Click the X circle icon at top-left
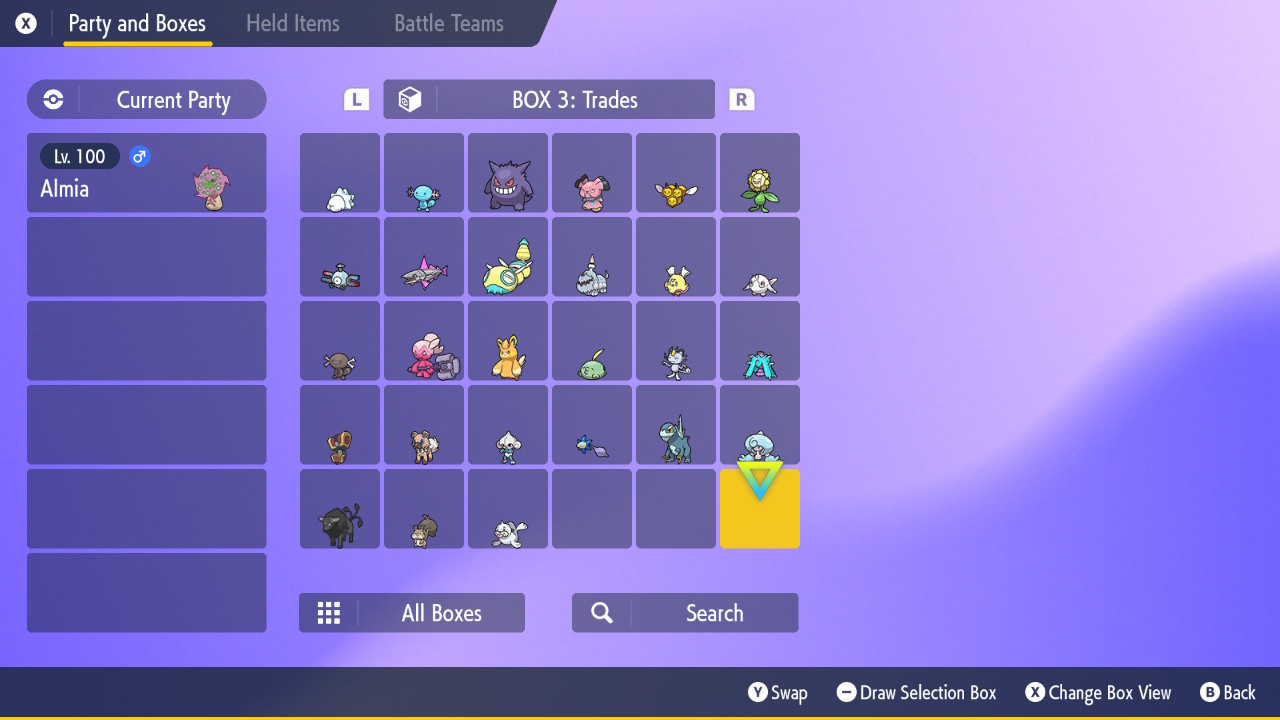 25,23
